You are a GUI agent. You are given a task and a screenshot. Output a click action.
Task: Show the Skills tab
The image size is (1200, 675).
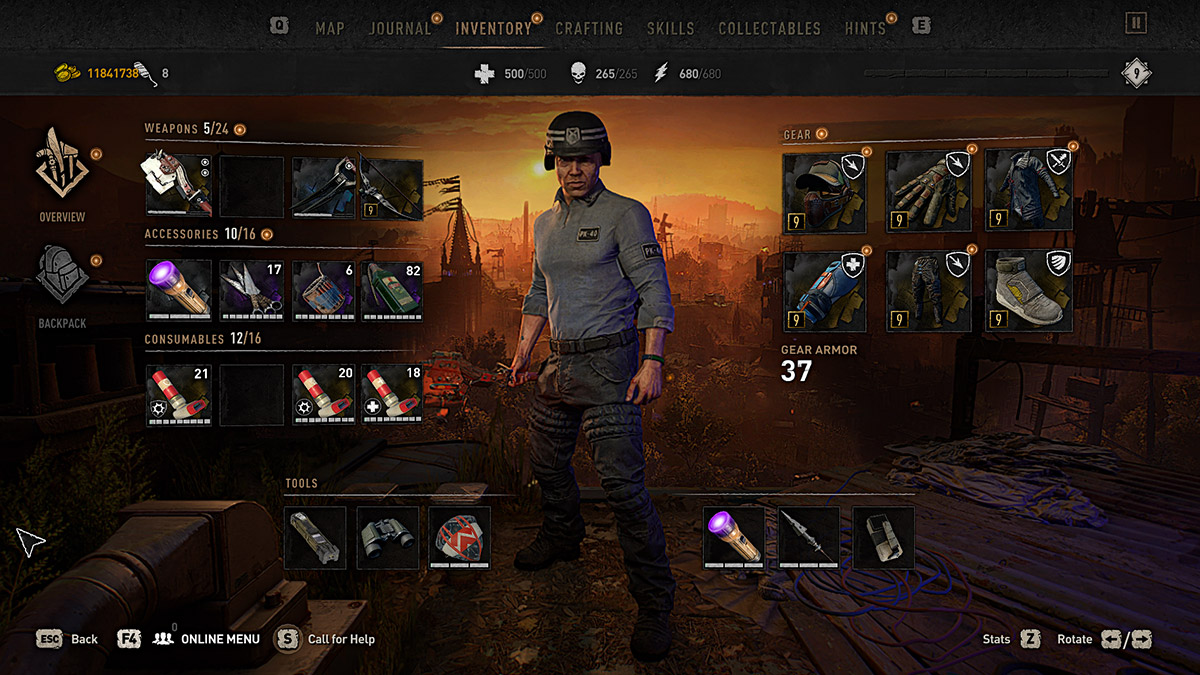click(670, 28)
